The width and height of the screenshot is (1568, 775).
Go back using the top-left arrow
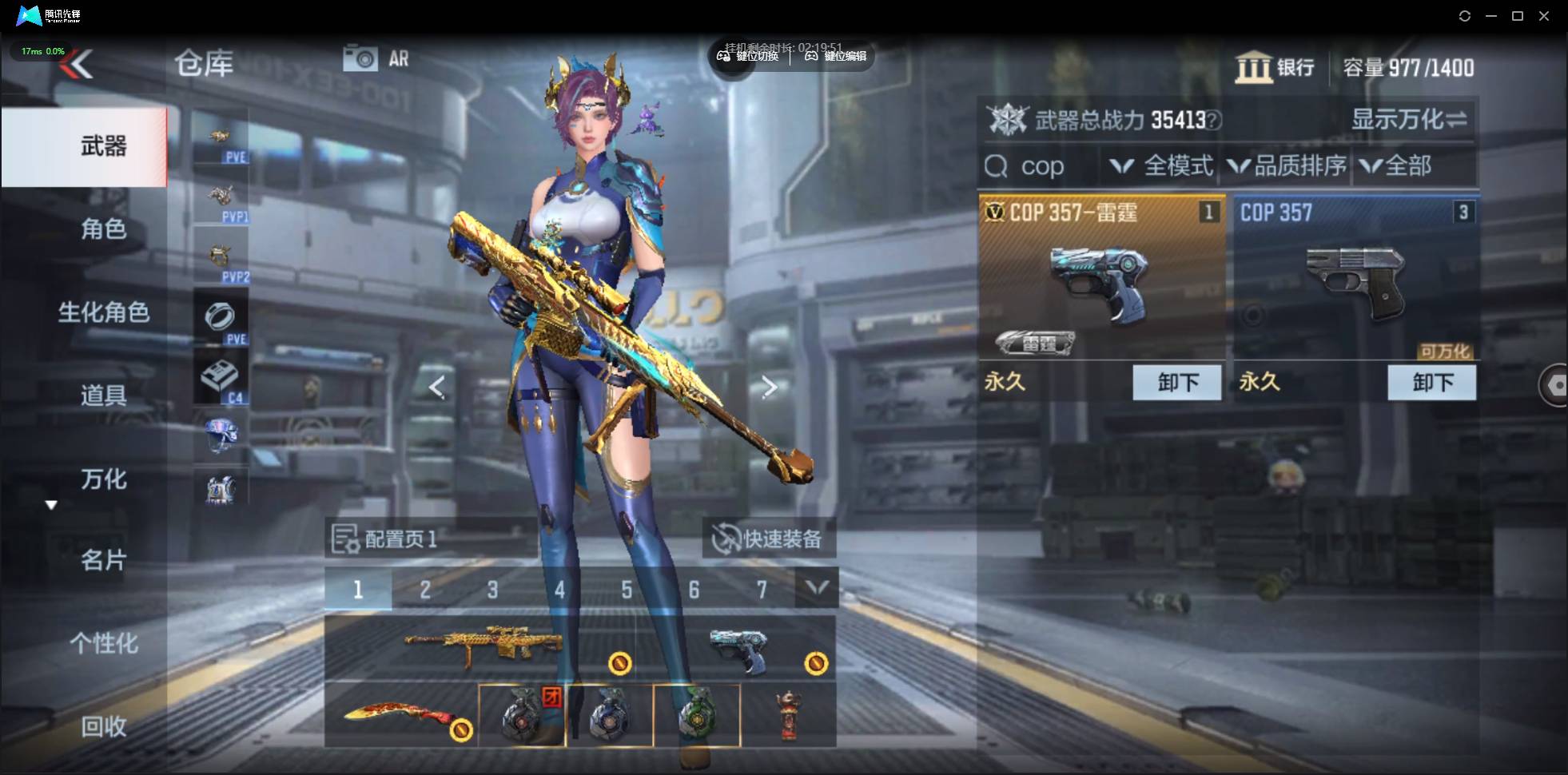pos(78,65)
